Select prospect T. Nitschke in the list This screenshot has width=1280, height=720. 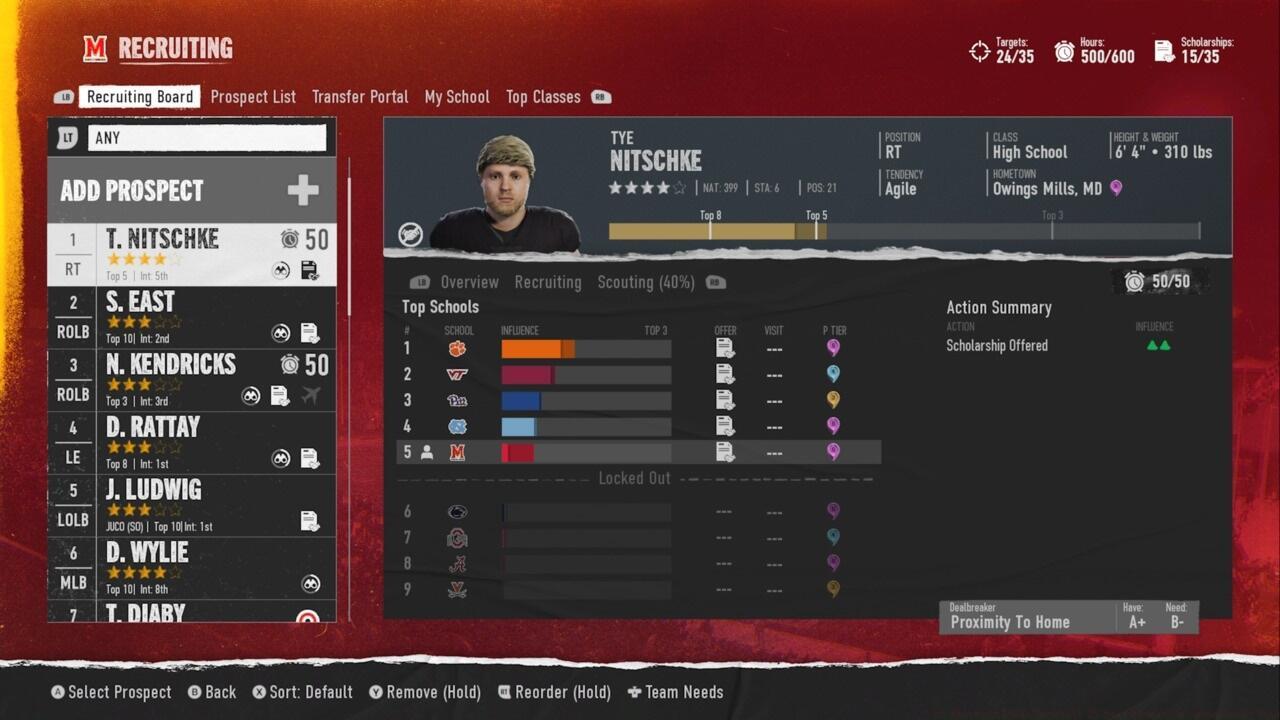pos(191,254)
